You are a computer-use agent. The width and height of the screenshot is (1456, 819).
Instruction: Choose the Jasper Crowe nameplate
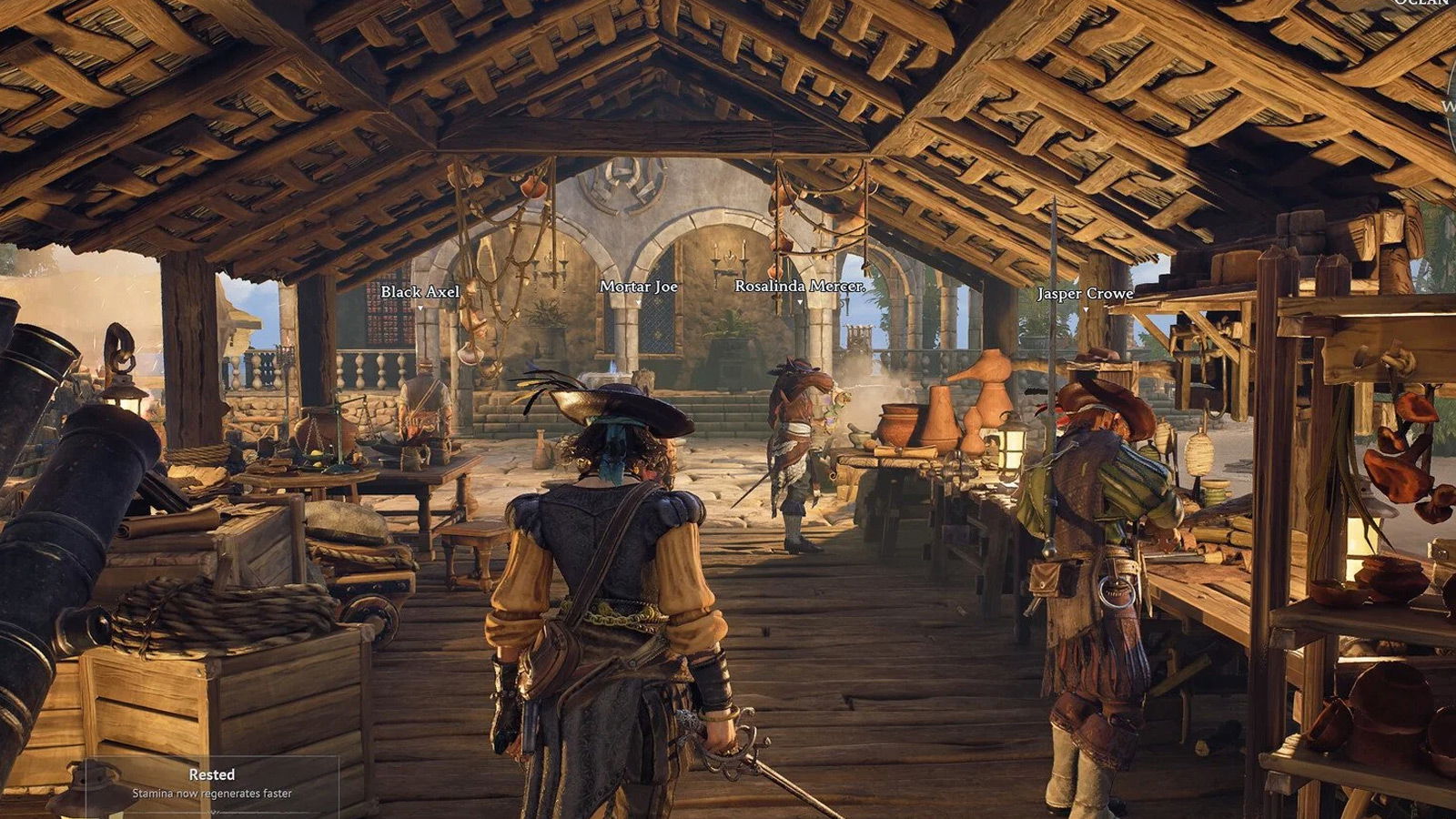(1085, 294)
